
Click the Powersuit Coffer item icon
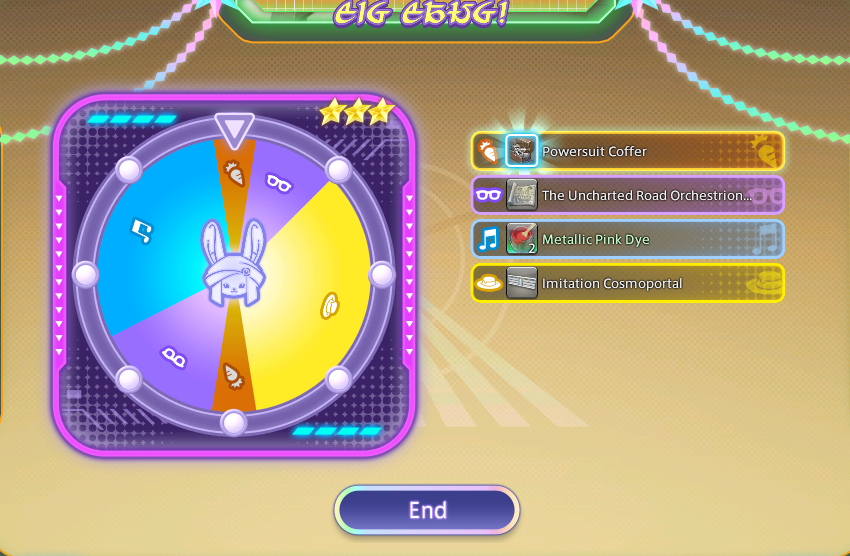(x=522, y=151)
